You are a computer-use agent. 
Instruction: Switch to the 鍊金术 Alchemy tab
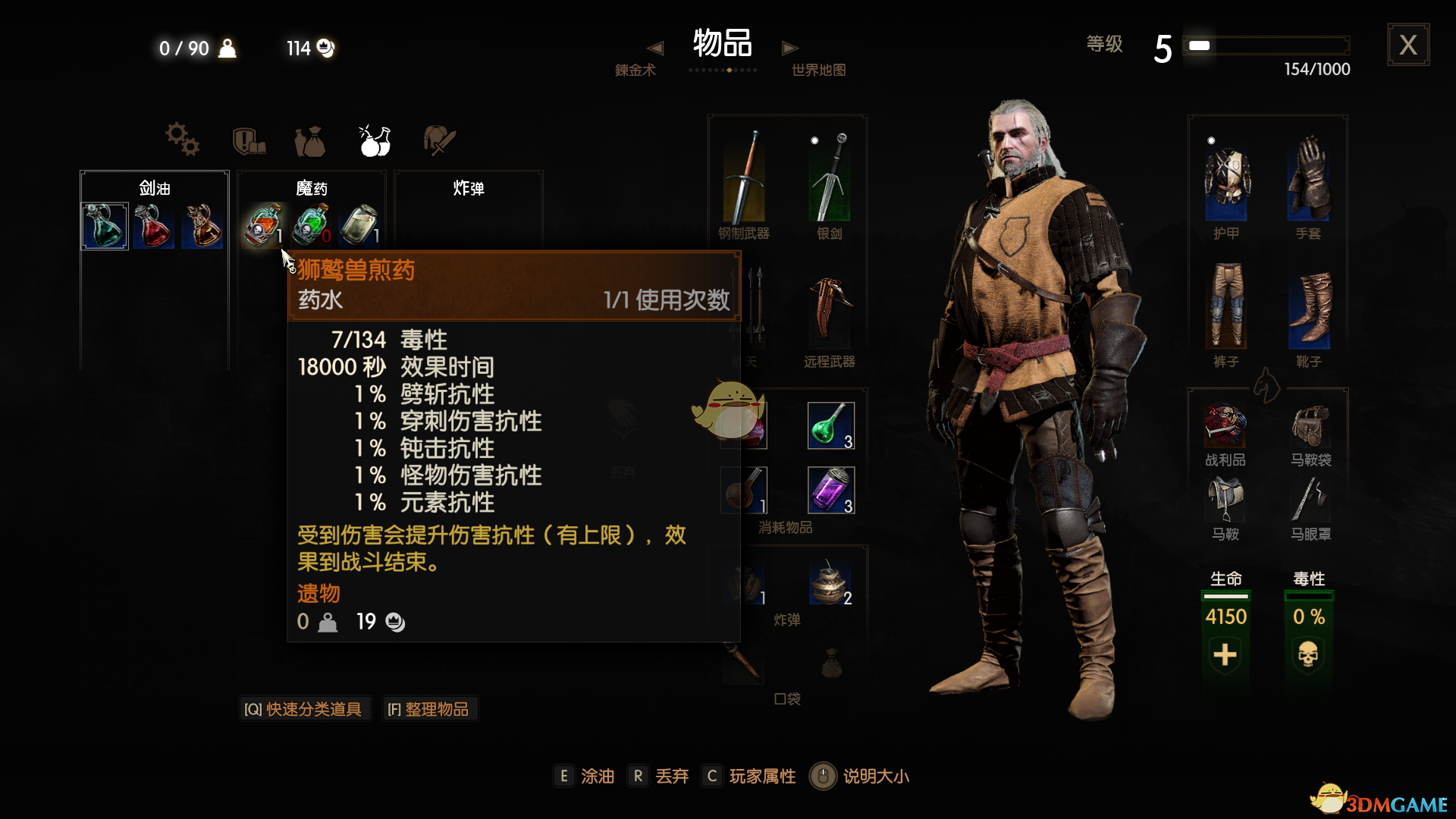(637, 69)
